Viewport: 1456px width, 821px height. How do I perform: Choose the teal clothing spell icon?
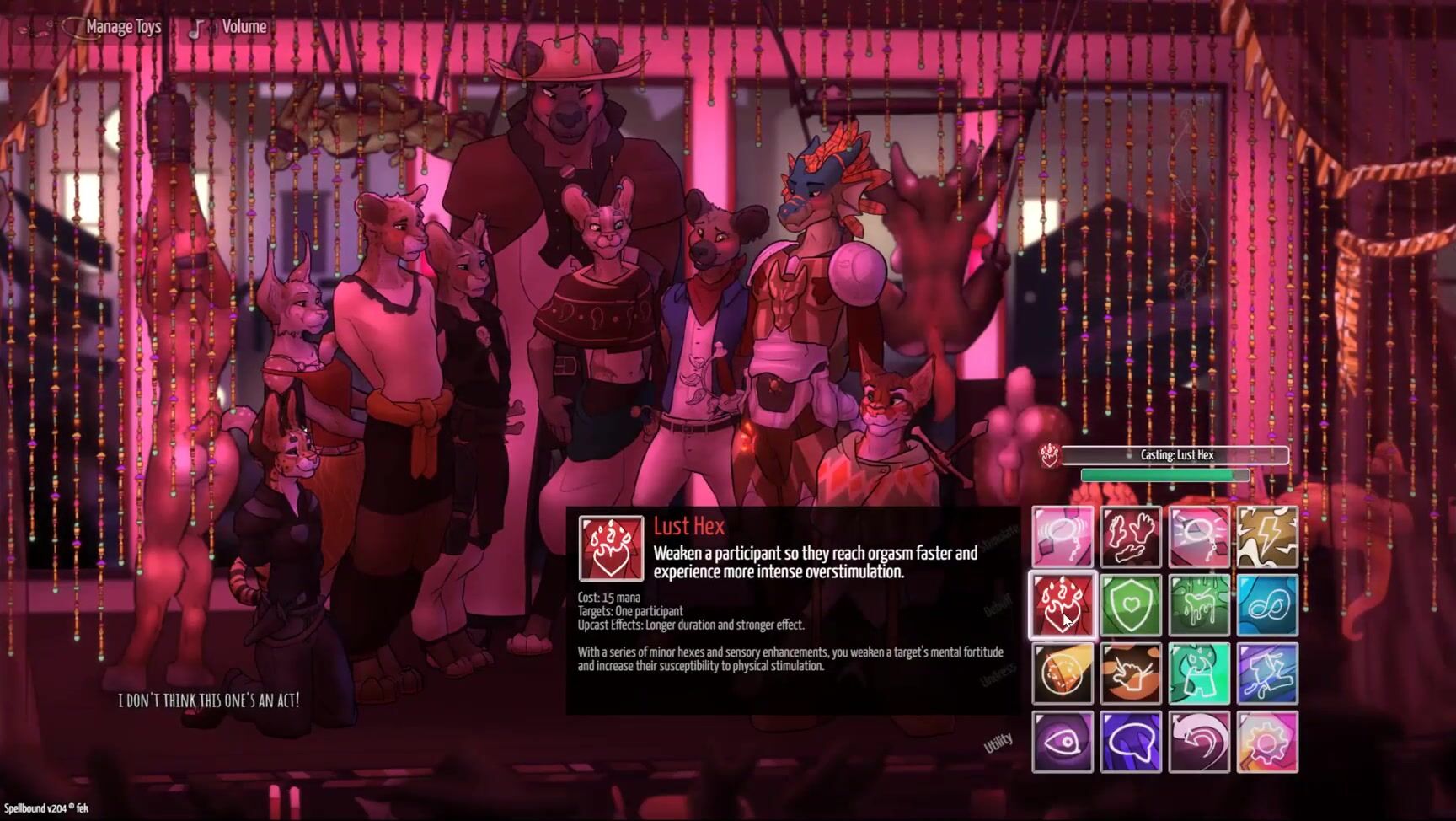pyautogui.click(x=1199, y=673)
